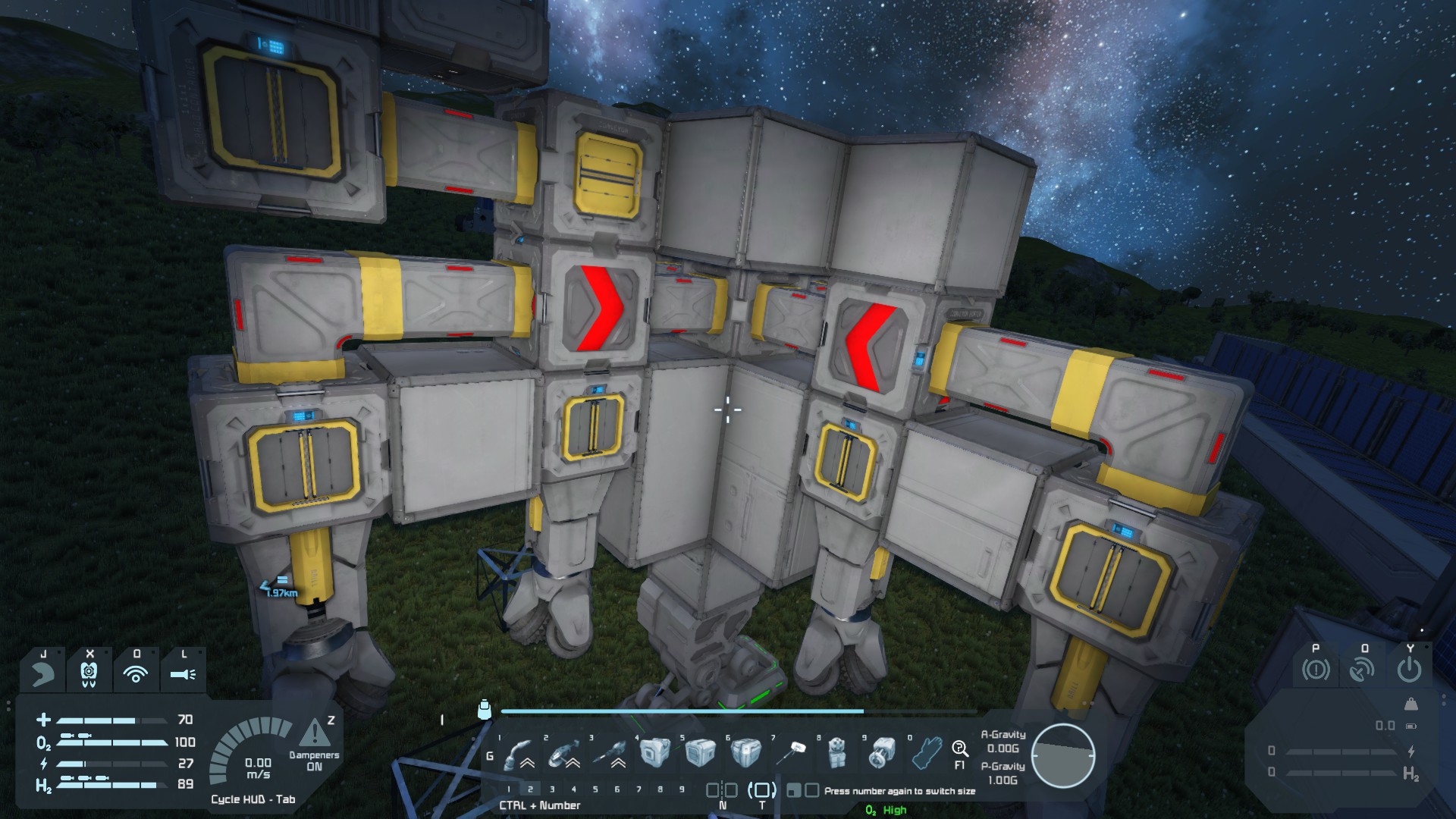Open help via the magnifier question icon
Image resolution: width=1456 pixels, height=819 pixels.
point(960,749)
